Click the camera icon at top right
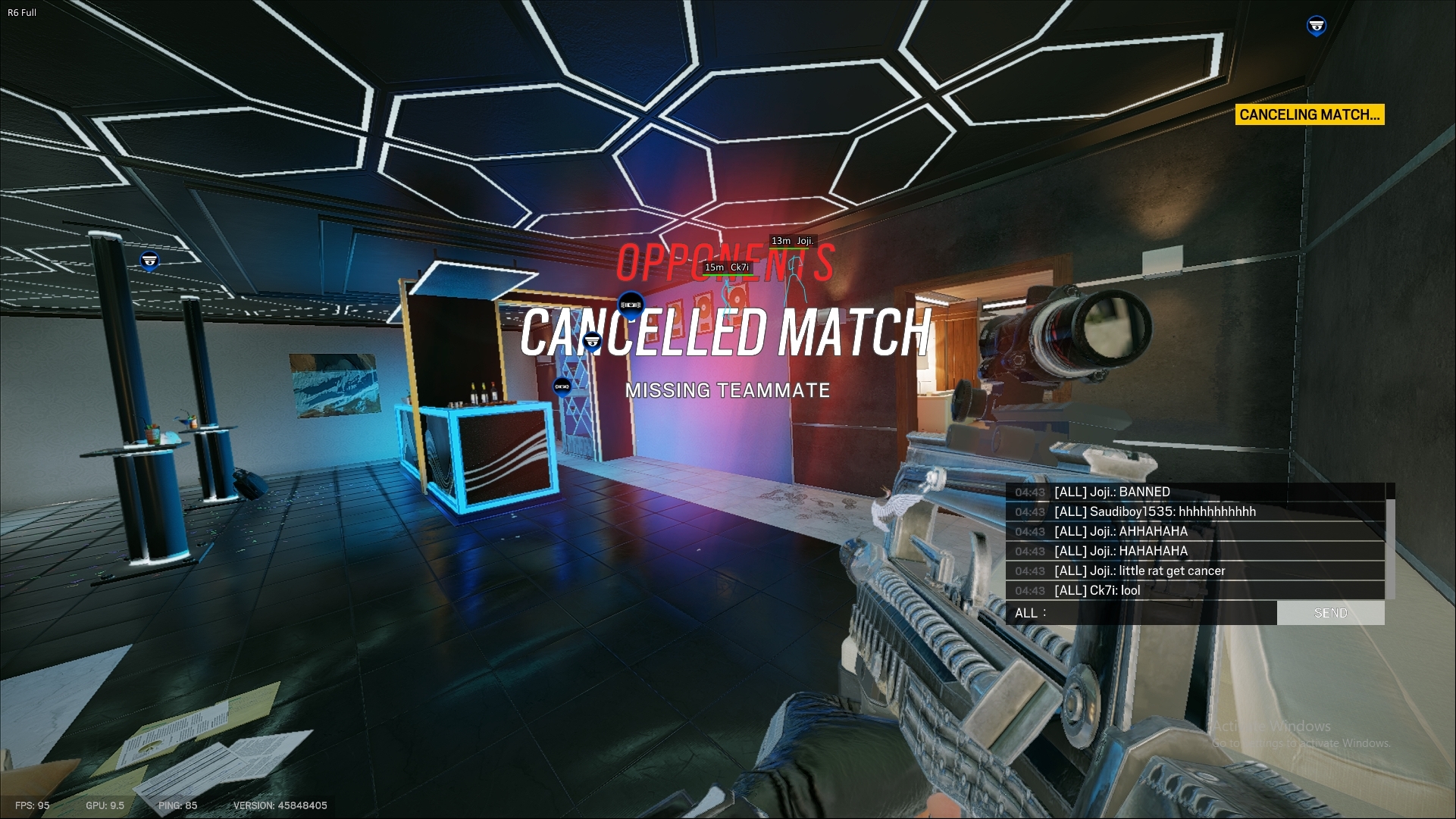This screenshot has height=819, width=1456. click(1317, 27)
